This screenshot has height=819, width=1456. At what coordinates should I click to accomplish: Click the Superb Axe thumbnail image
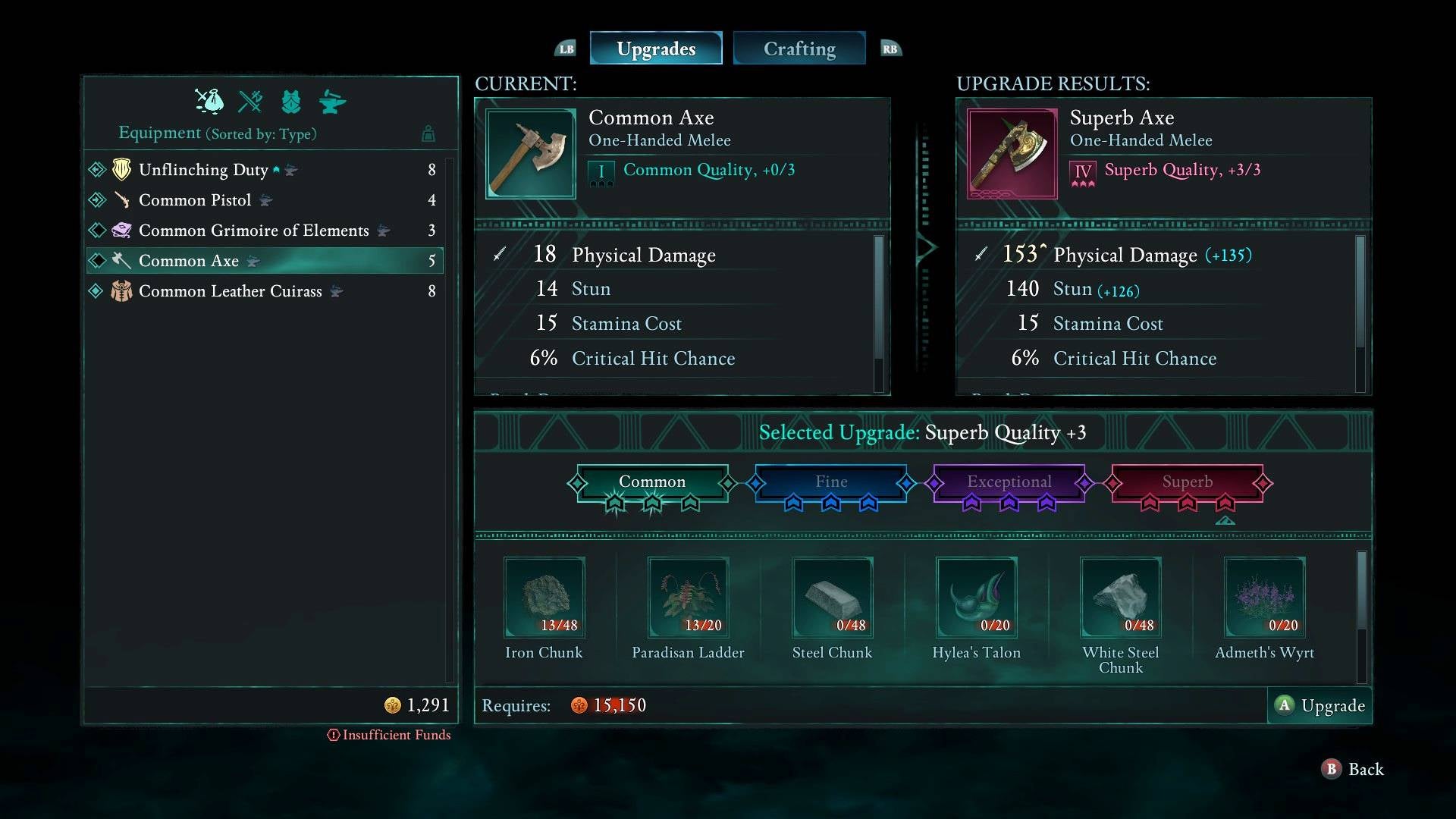pos(1012,153)
